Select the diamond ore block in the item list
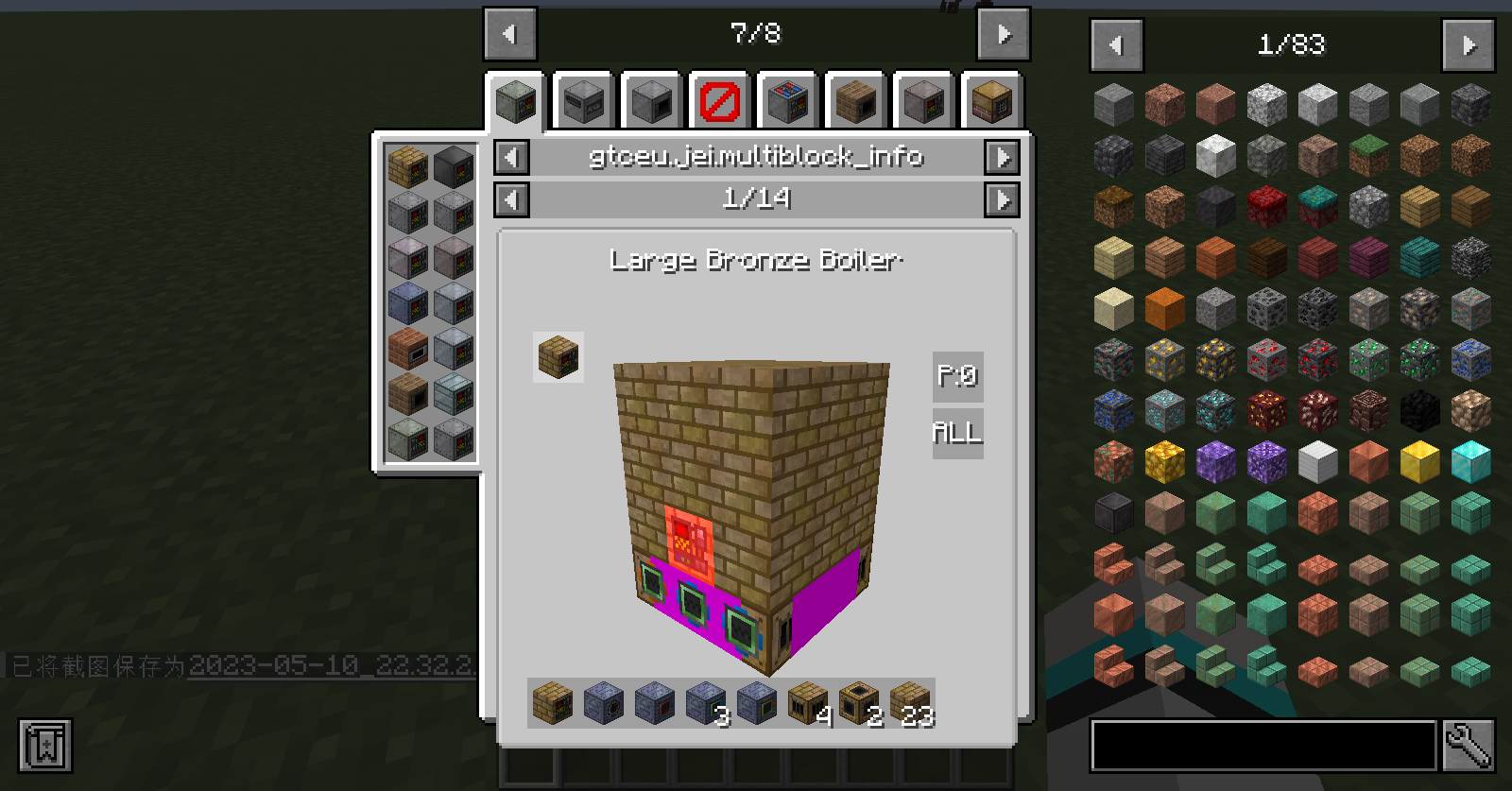 tap(1164, 408)
